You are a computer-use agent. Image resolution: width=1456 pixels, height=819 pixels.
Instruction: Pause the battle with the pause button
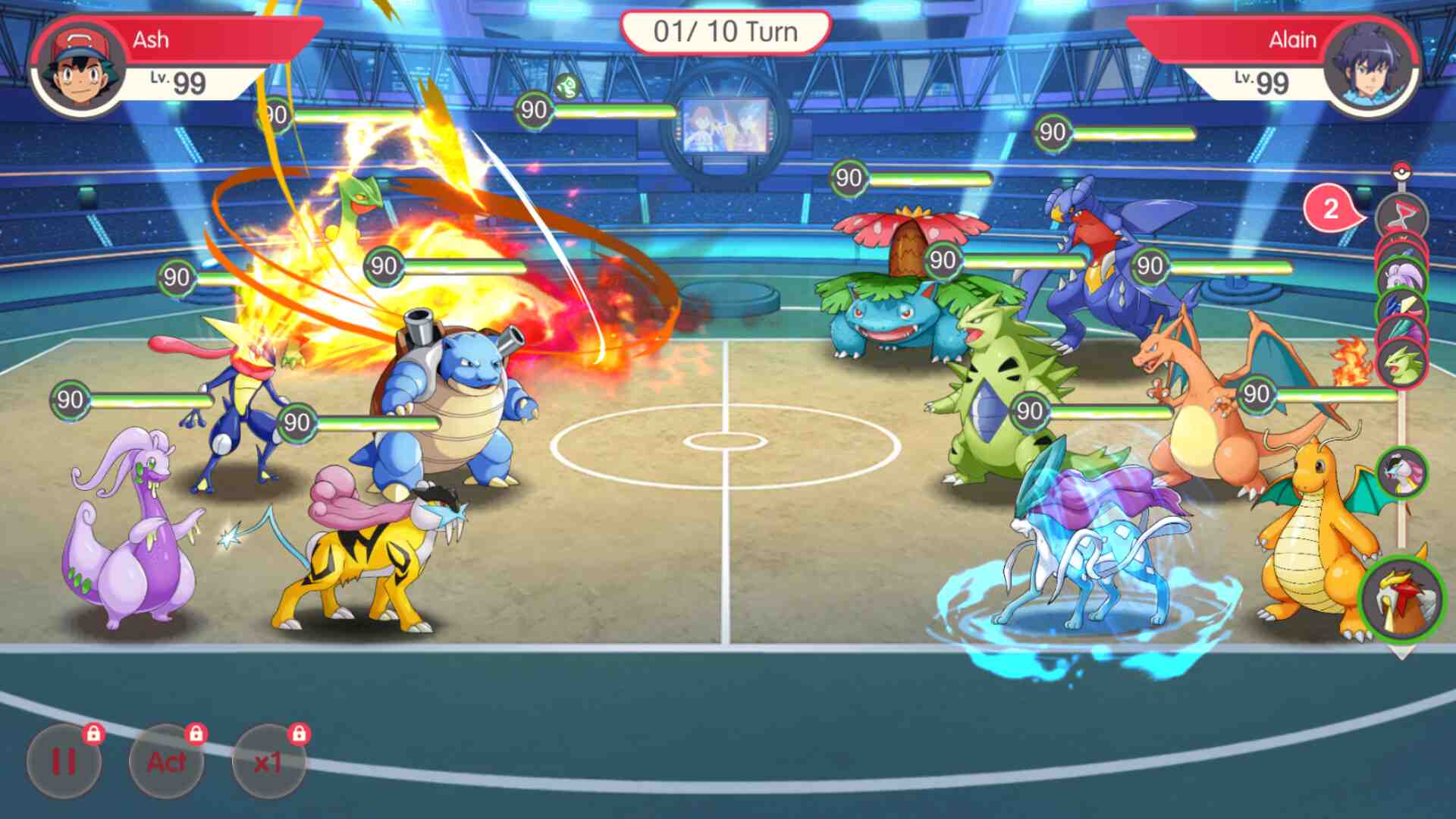tap(64, 761)
